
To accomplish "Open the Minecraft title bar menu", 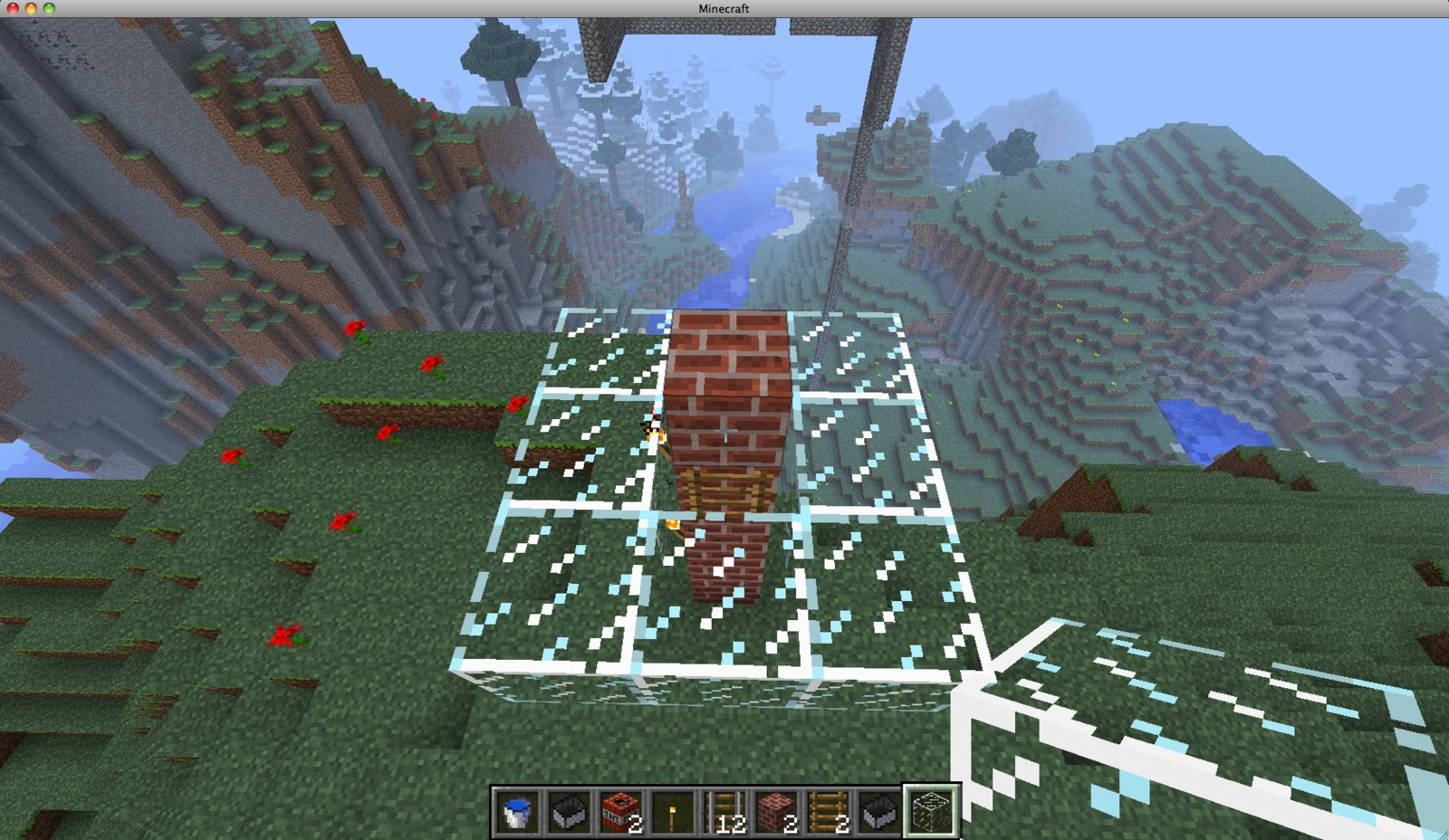I will coord(723,8).
